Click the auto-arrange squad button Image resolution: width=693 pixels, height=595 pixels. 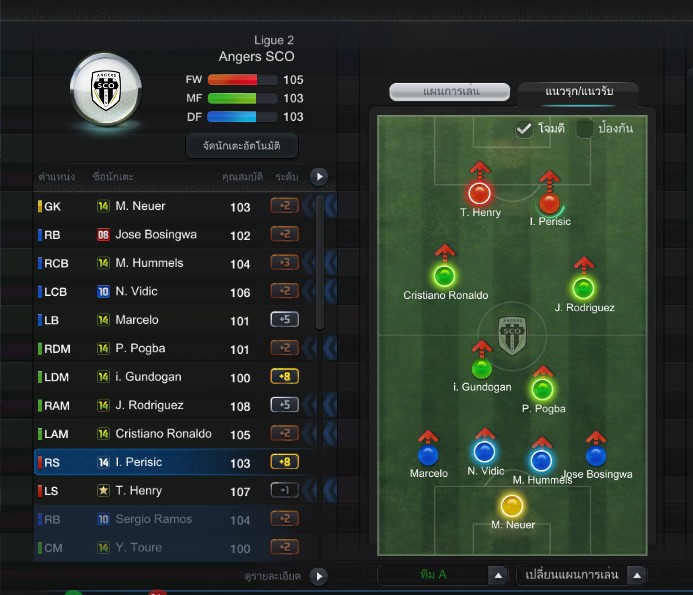[242, 146]
